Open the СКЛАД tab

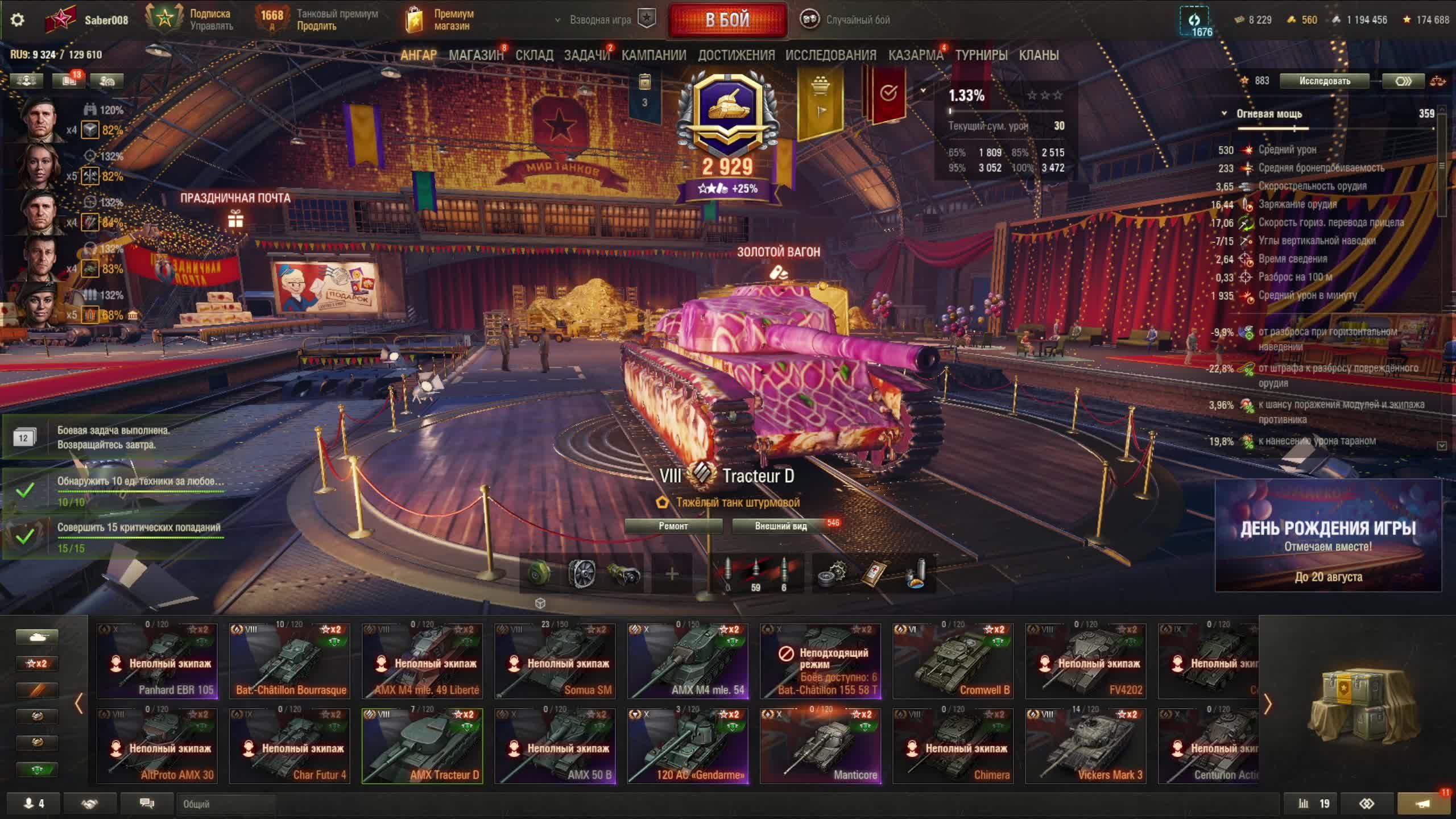click(534, 55)
